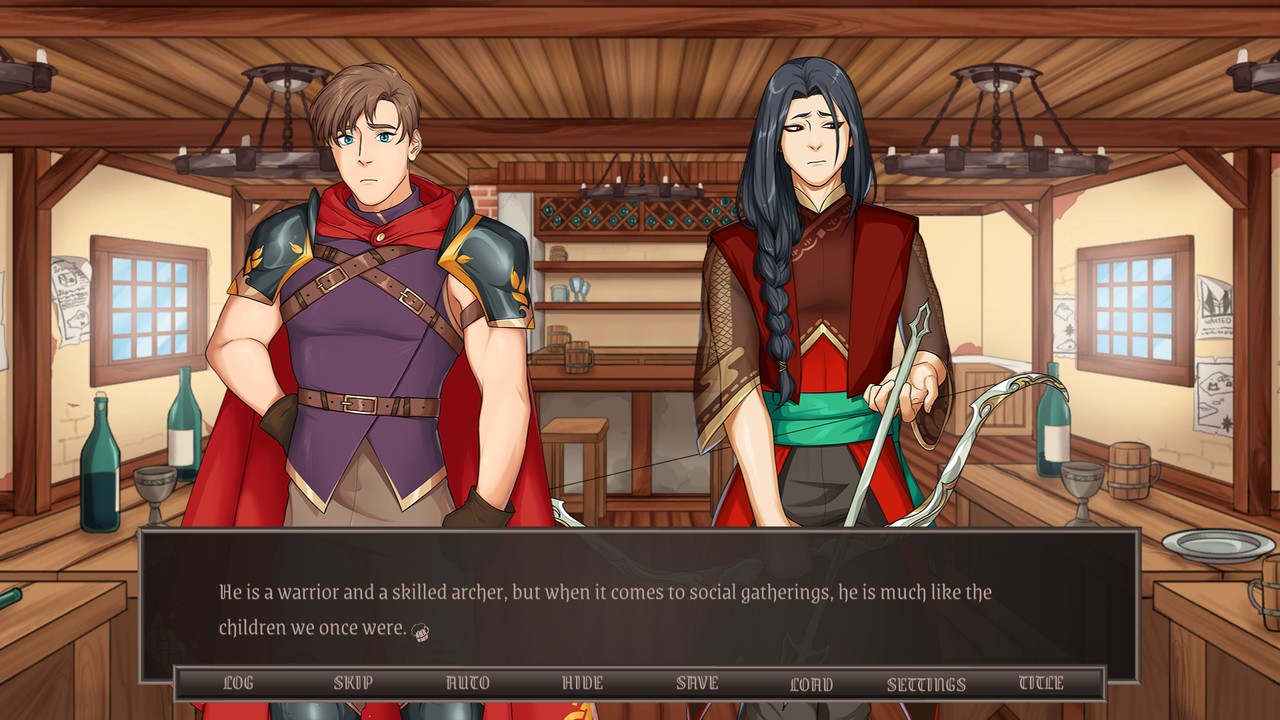
Task: Enable SKIP mode
Action: [x=351, y=683]
